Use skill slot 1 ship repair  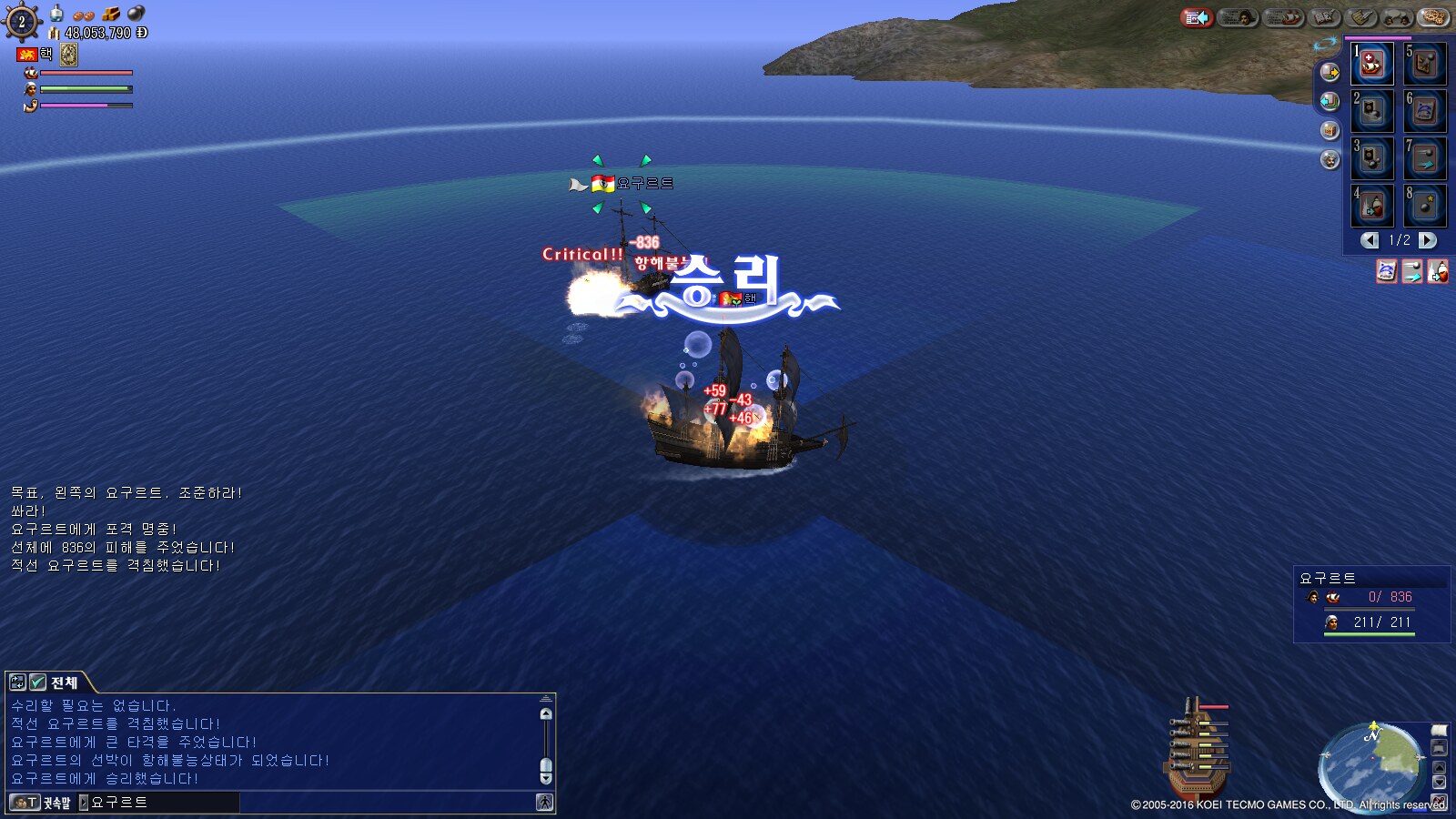tap(1372, 64)
